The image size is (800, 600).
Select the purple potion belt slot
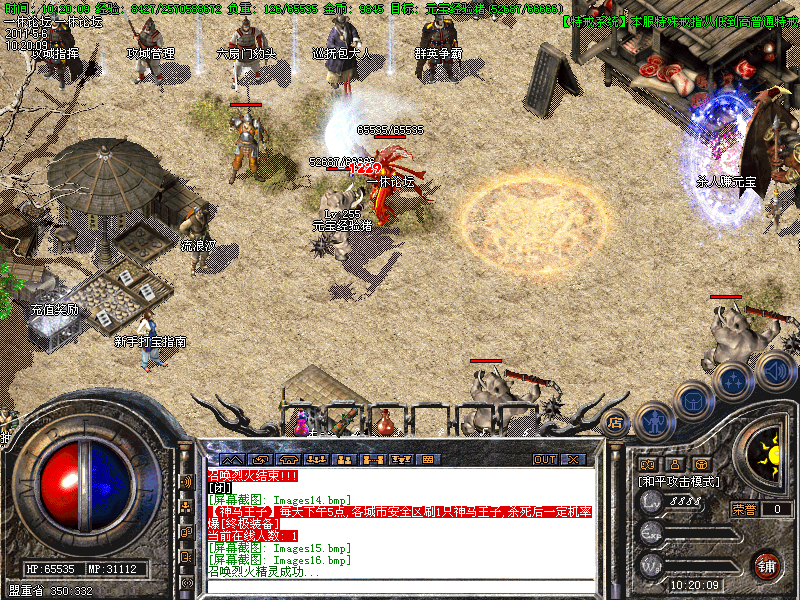coord(300,424)
